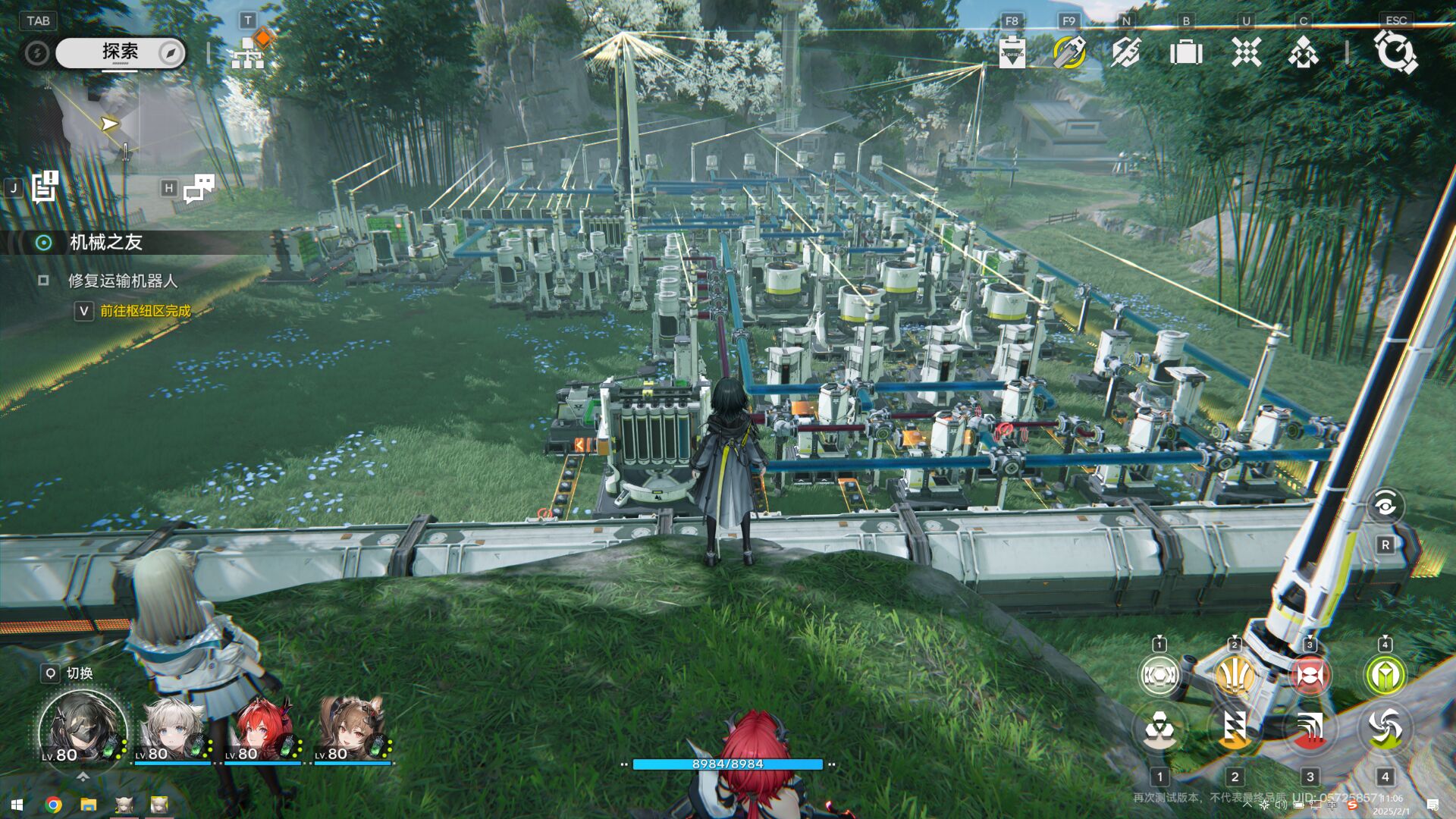Switch to the red-haired operator portrait
Image resolution: width=1456 pixels, height=819 pixels.
(262, 730)
